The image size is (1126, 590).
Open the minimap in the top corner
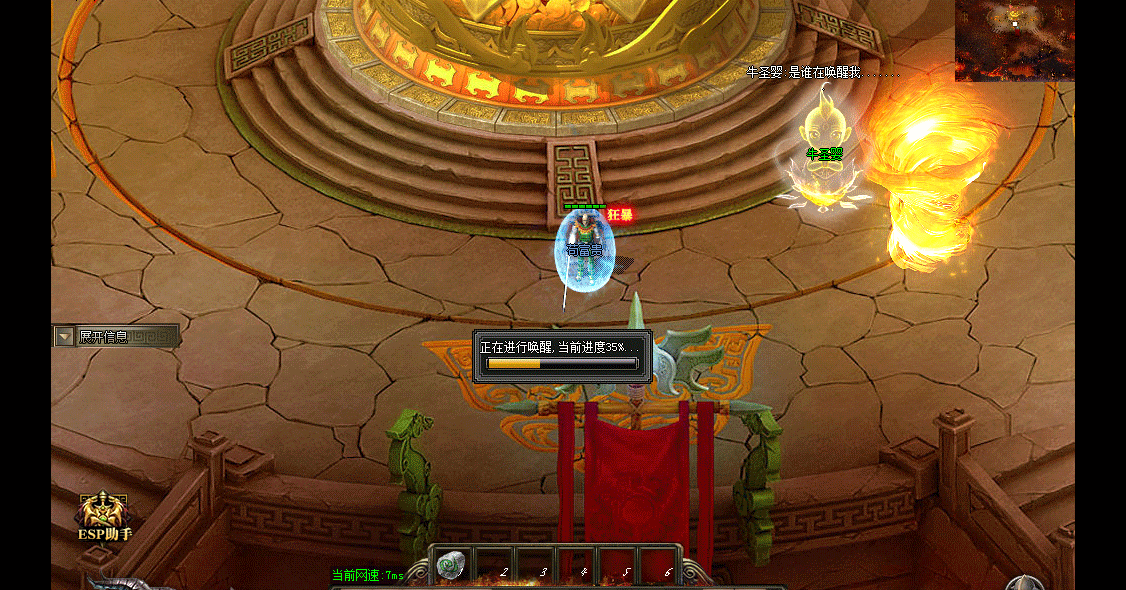(x=1014, y=40)
